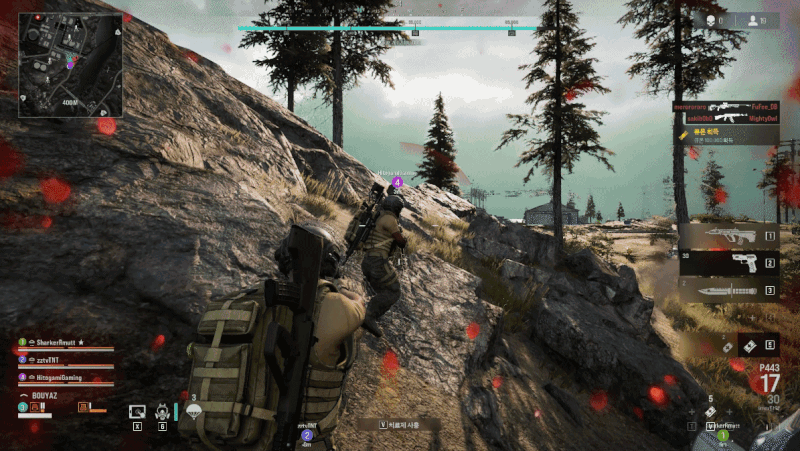Equip the gas mask icon

coord(163,410)
